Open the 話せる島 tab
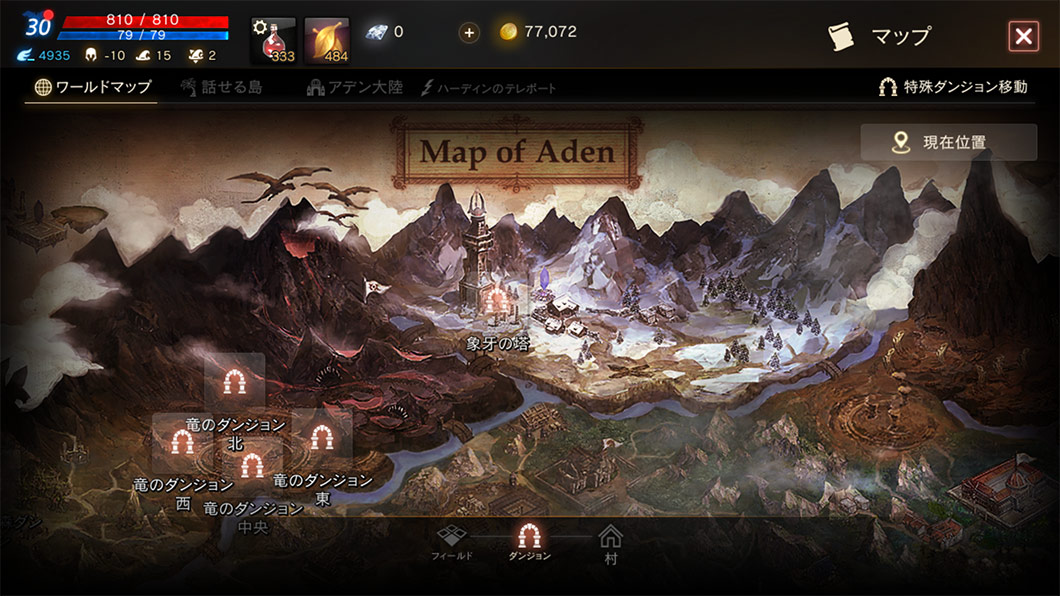1060x596 pixels. tap(221, 87)
